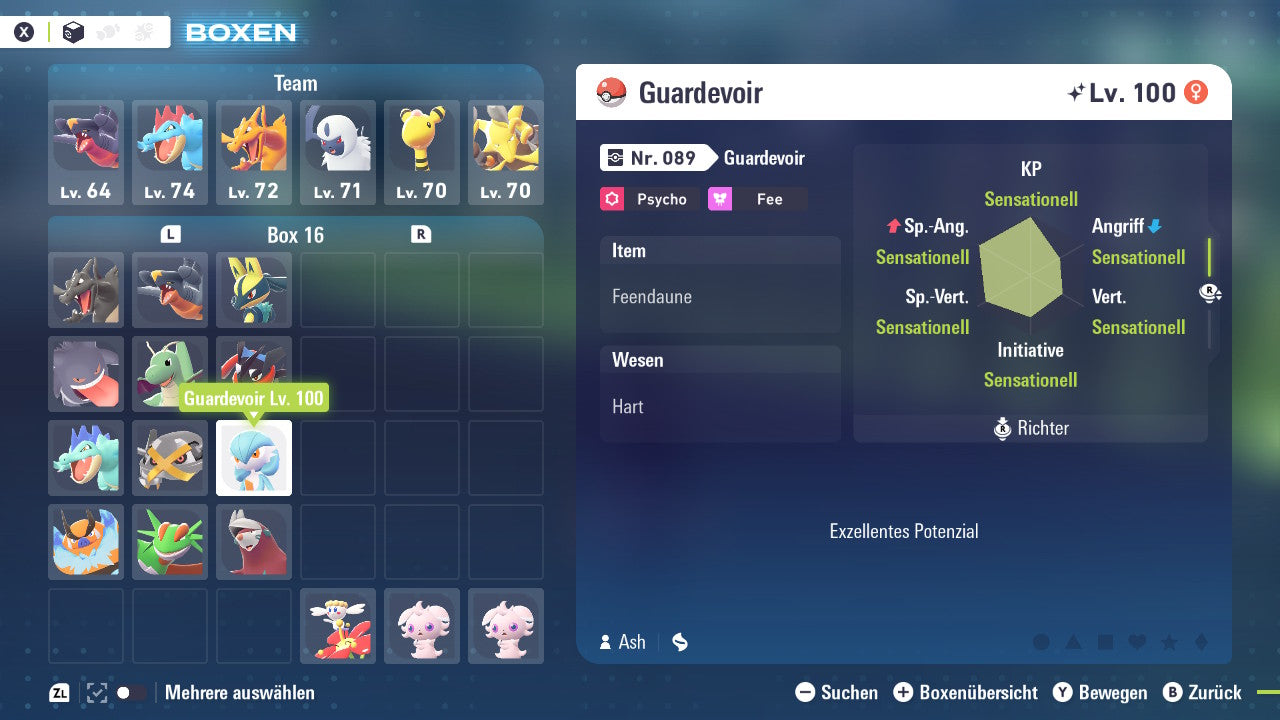Viewport: 1280px width, 720px height.
Task: Switch to the greyed party tab icon
Action: (107, 32)
